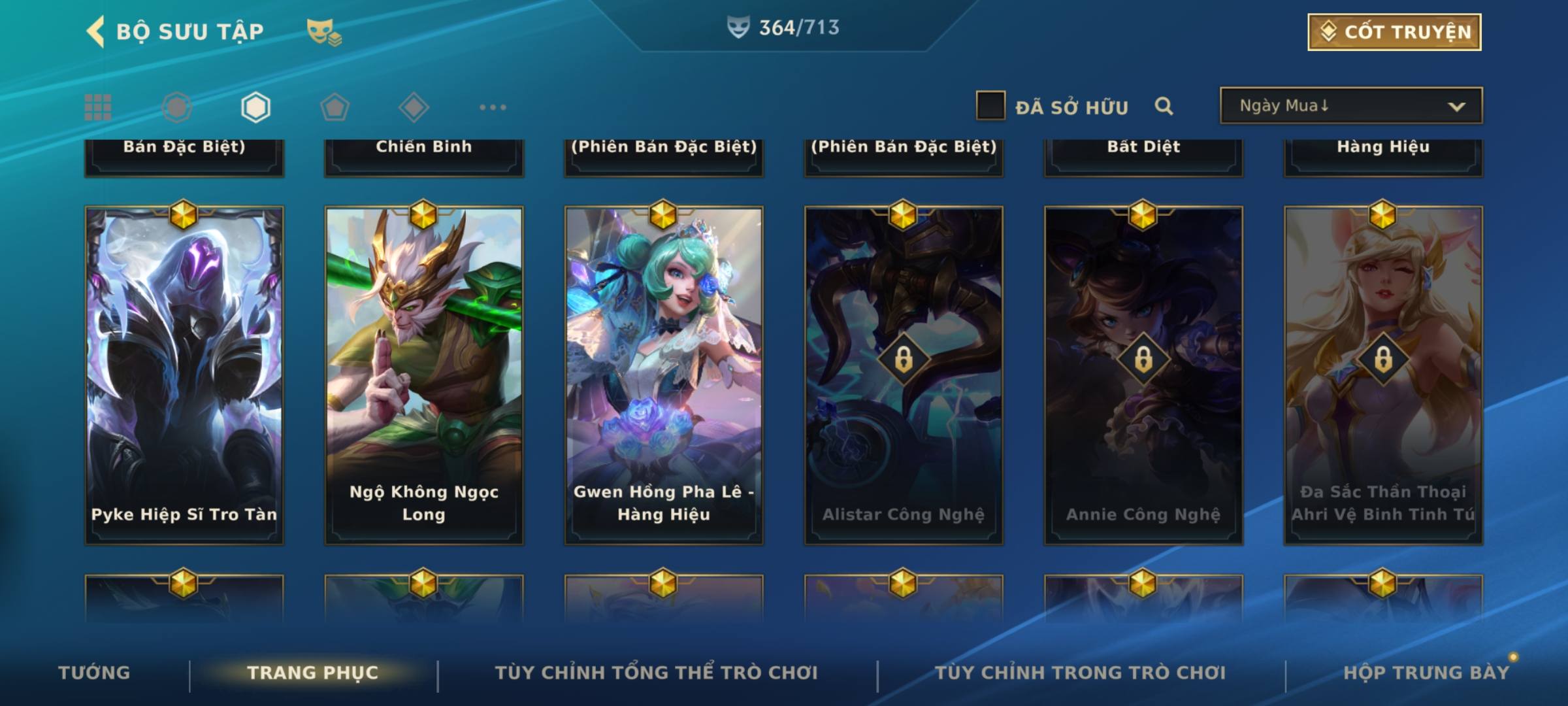Open Gwen Hồng Pha Lê skin card
The height and width of the screenshot is (706, 1568).
click(664, 376)
